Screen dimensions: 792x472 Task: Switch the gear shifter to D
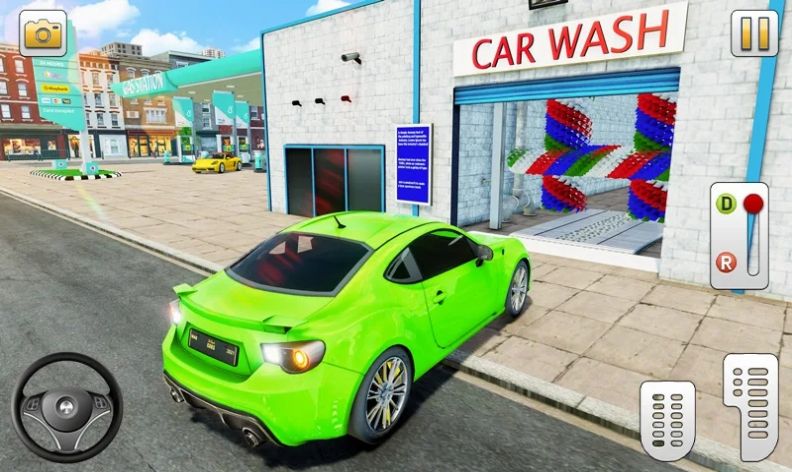click(724, 204)
